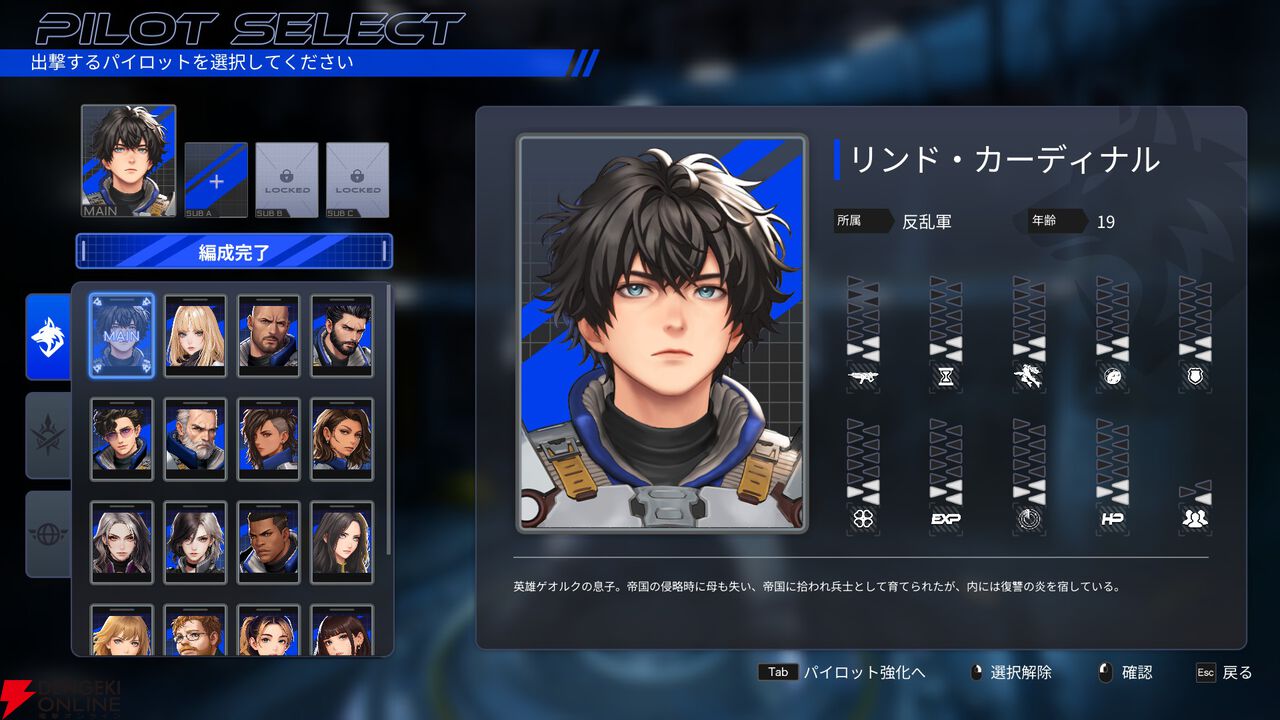Choose the long-haired blonde woman pilot
Screen dimensions: 1280x720
click(195, 335)
